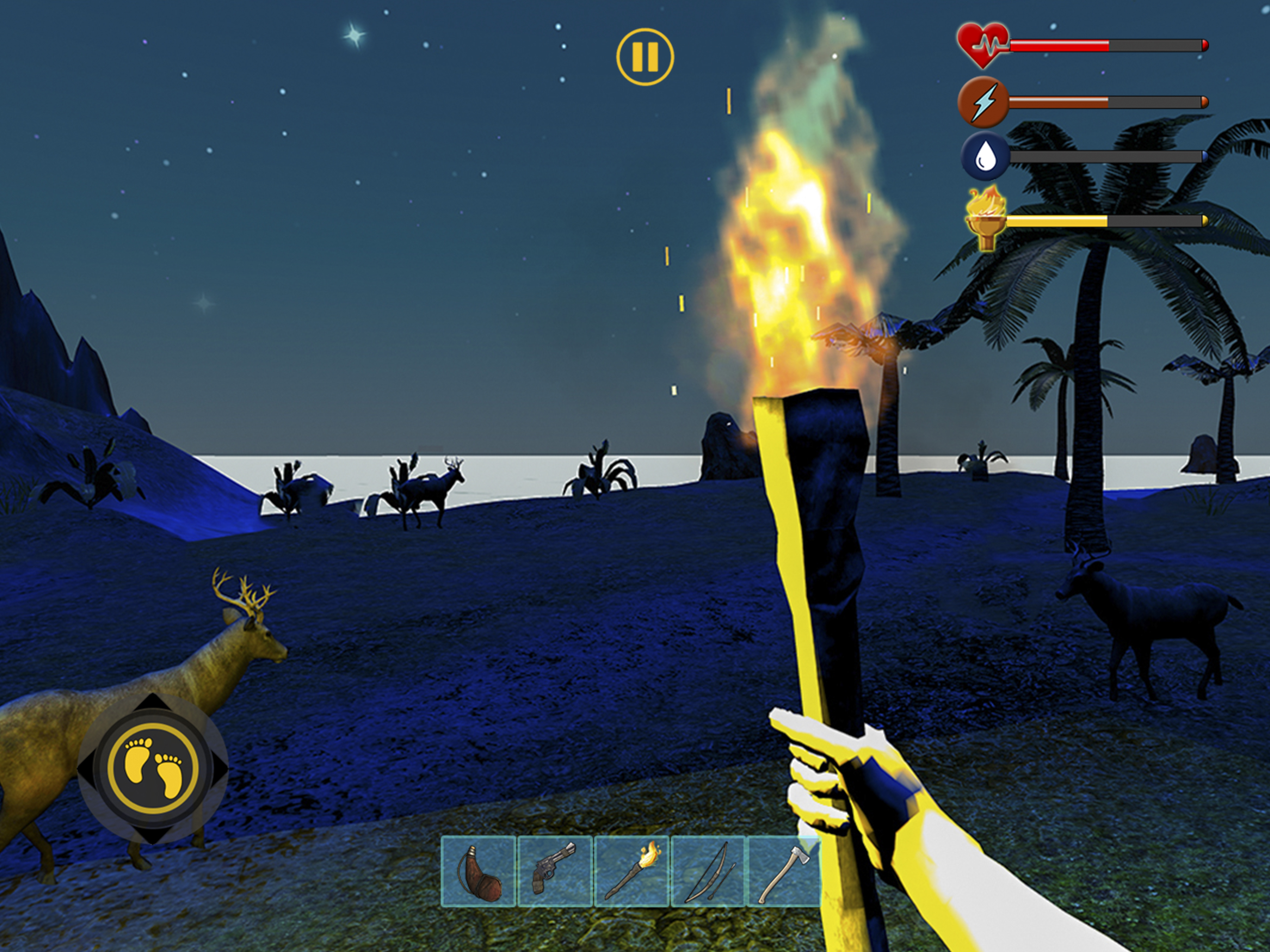This screenshot has width=1270, height=952.
Task: Pause the game
Action: click(645, 57)
